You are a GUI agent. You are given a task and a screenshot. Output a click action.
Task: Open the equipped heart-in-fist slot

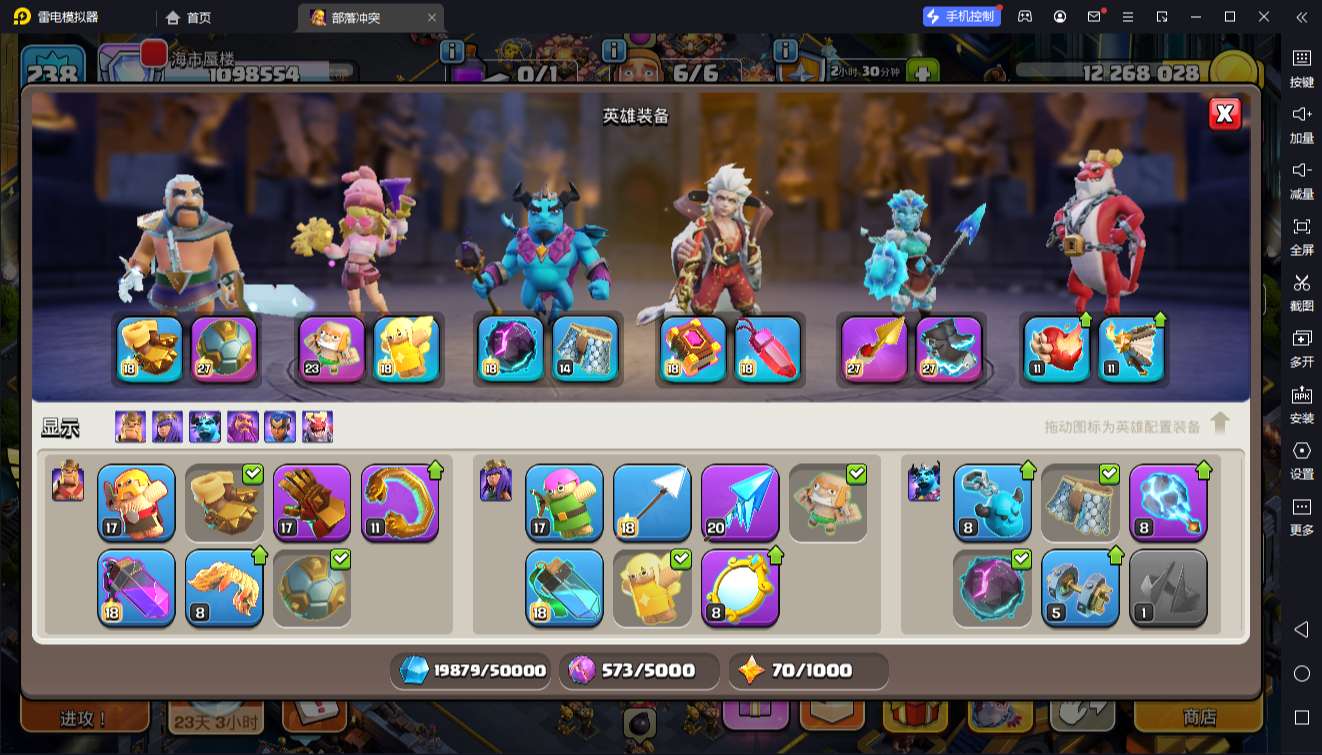pyautogui.click(x=1056, y=349)
